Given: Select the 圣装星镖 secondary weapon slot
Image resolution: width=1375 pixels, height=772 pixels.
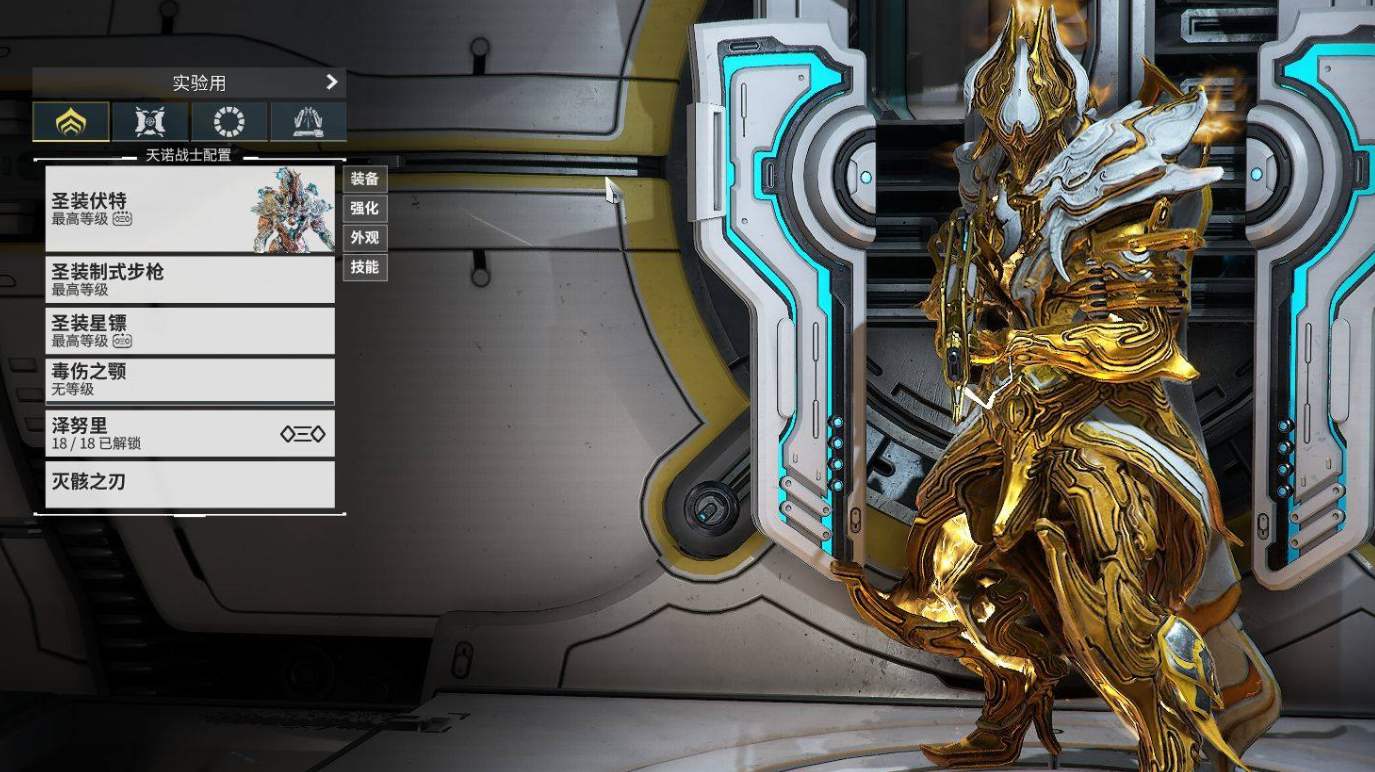Looking at the screenshot, I should click(x=190, y=331).
